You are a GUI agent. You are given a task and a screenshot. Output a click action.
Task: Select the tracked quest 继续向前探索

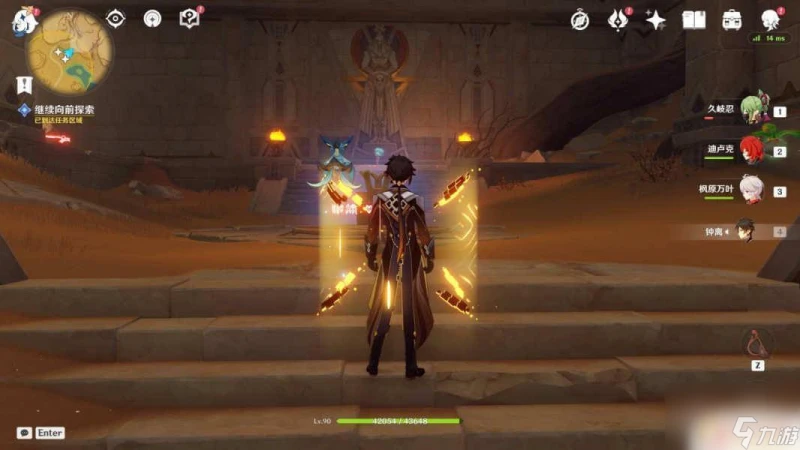click(x=62, y=110)
